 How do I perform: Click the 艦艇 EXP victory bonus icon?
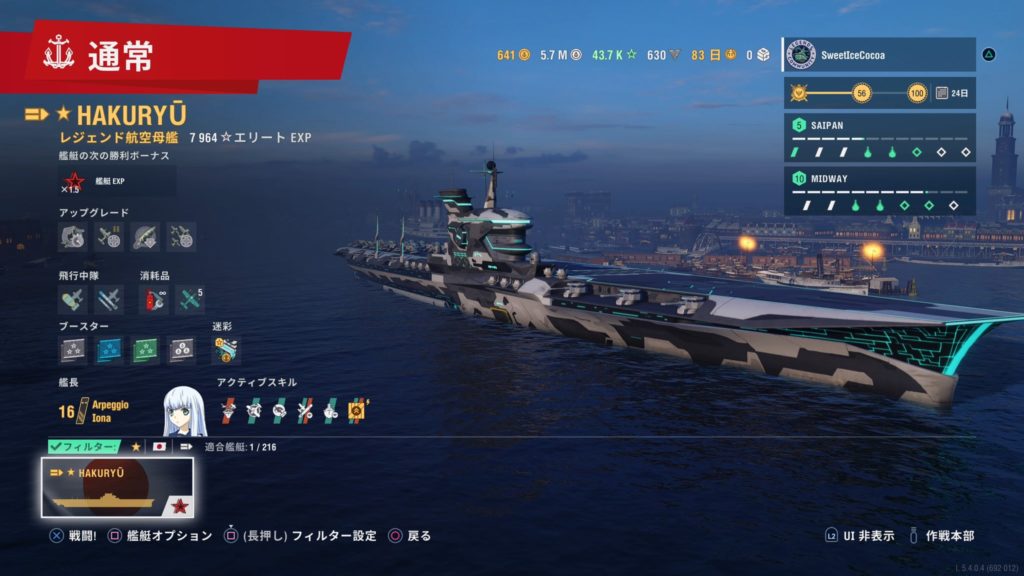tap(73, 181)
